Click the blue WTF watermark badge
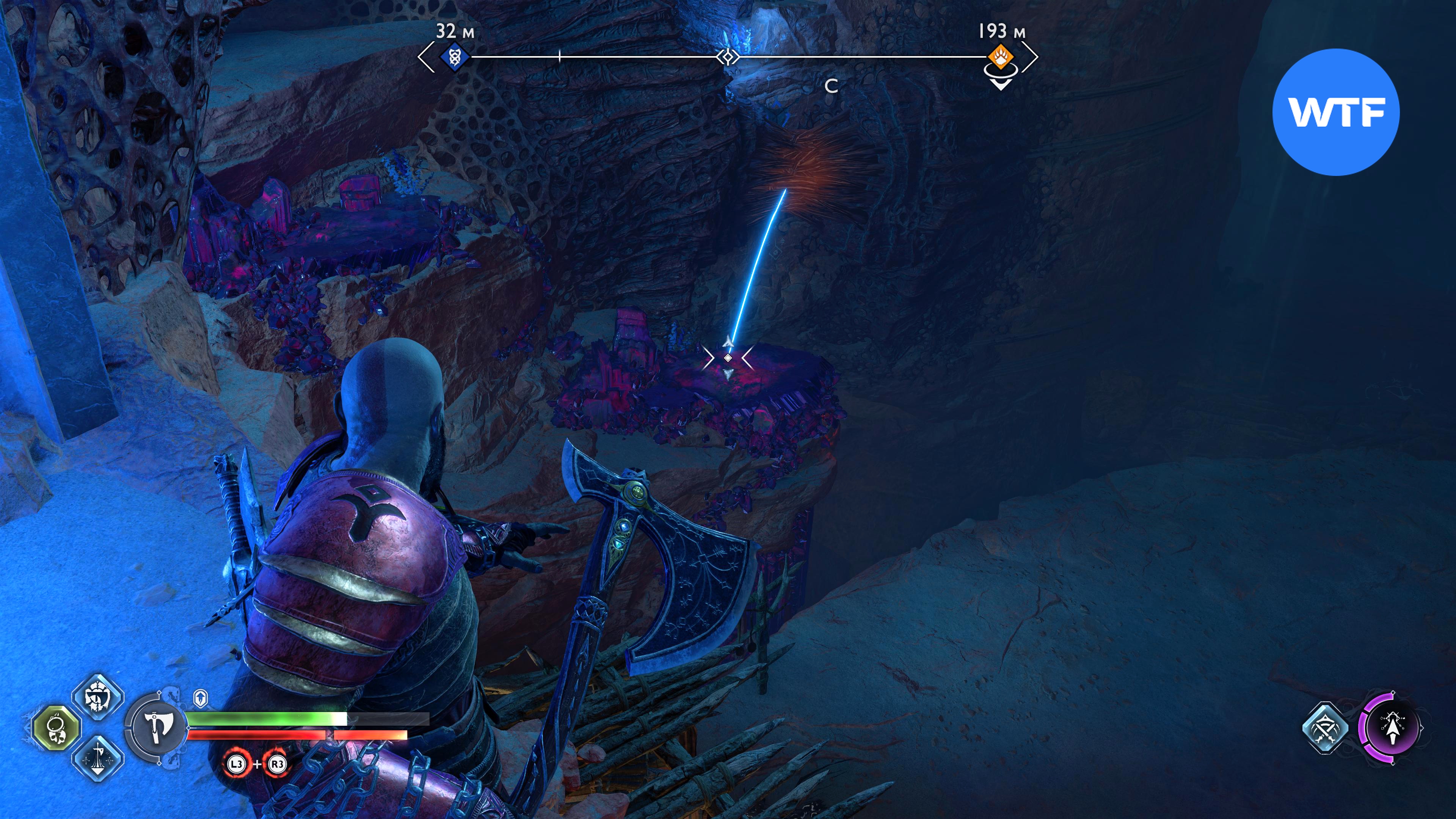 coord(1335,112)
